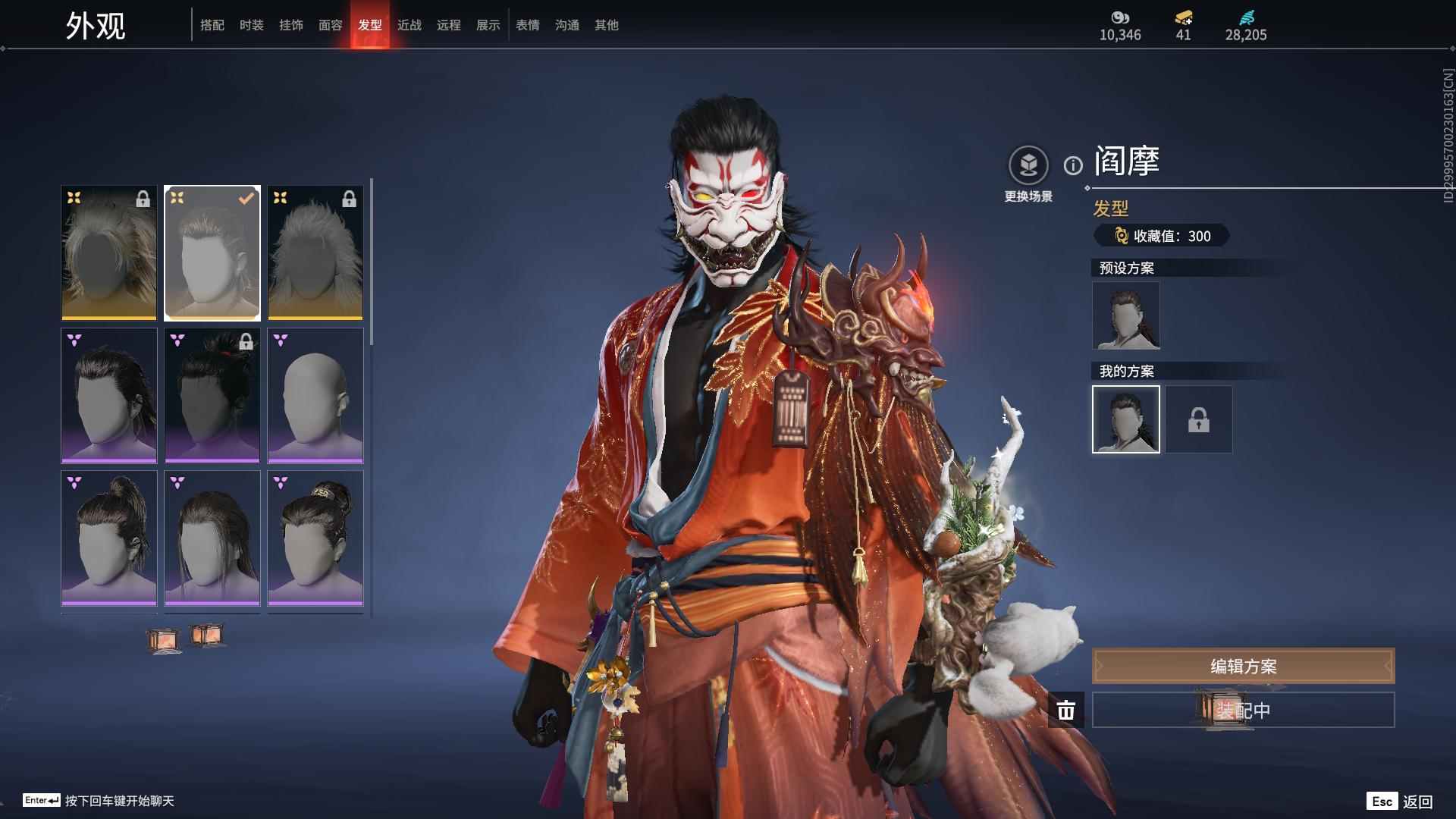The image size is (1456, 819).
Task: Delete scheme with the trash can icon
Action: click(x=1066, y=711)
